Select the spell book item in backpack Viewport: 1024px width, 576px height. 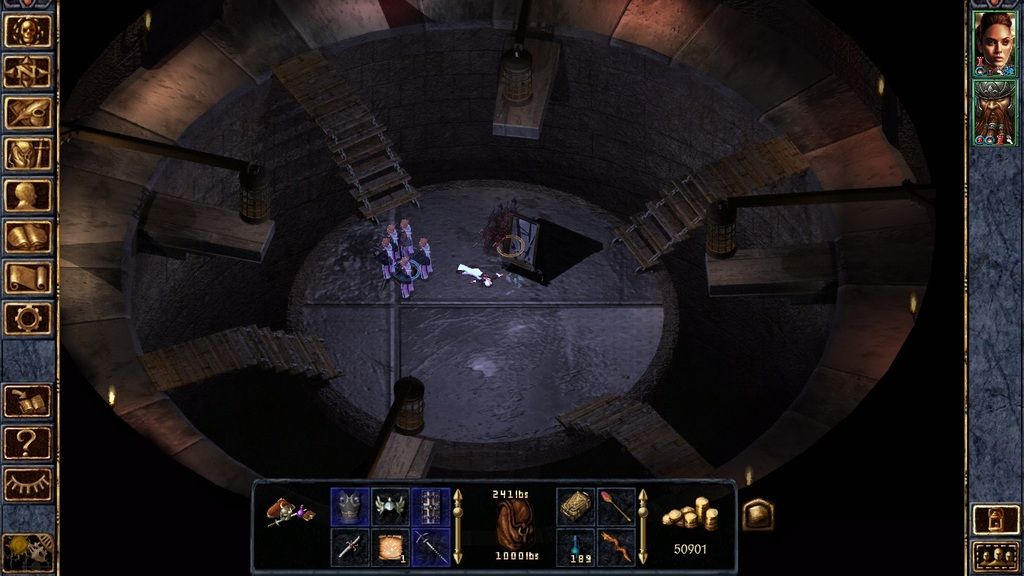tap(575, 506)
